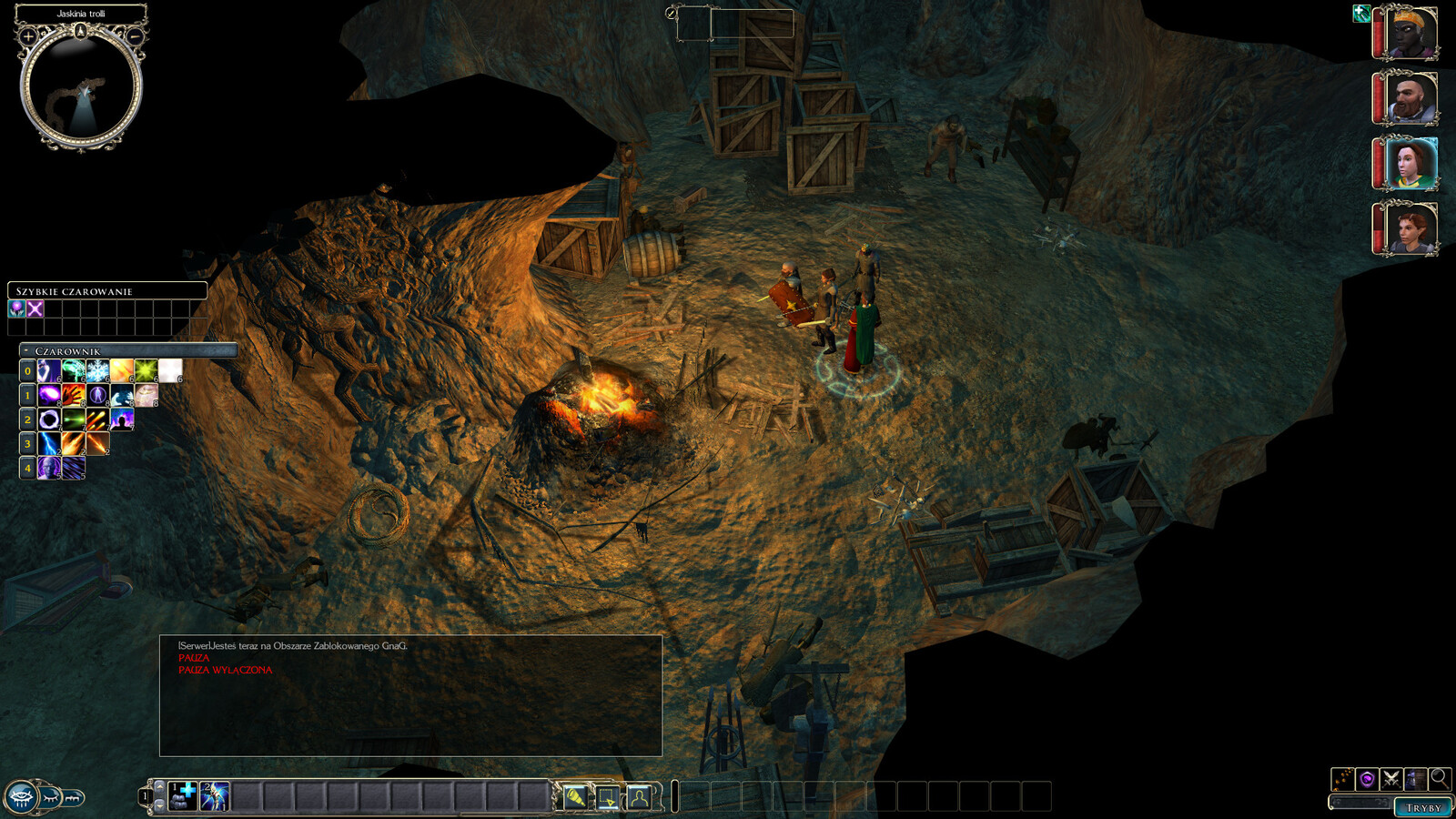Use hotbar slot 2 glowing figure ability
Viewport: 1456px width, 819px height.
pos(215,796)
